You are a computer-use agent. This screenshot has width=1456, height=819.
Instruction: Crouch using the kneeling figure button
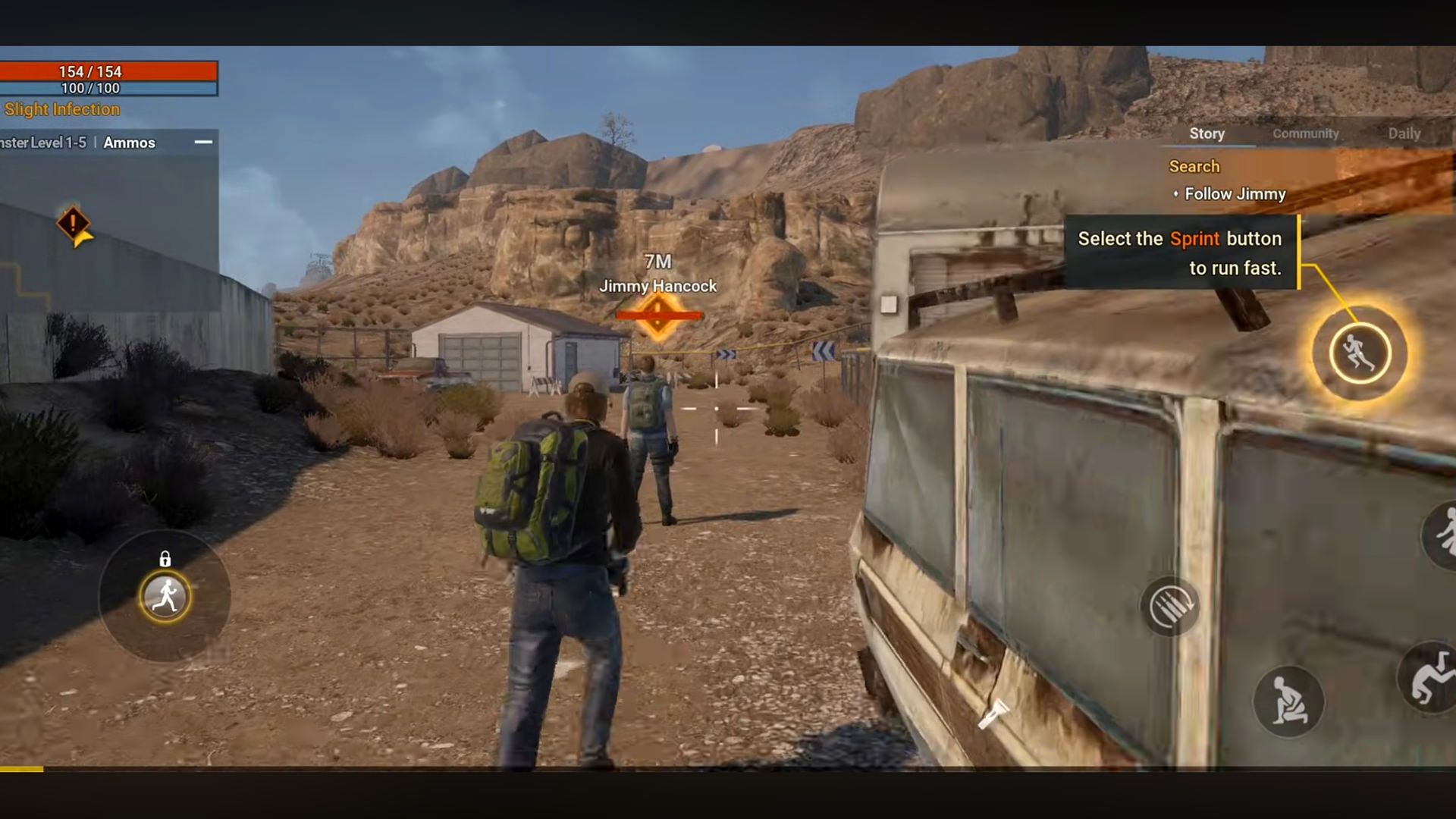(1288, 701)
